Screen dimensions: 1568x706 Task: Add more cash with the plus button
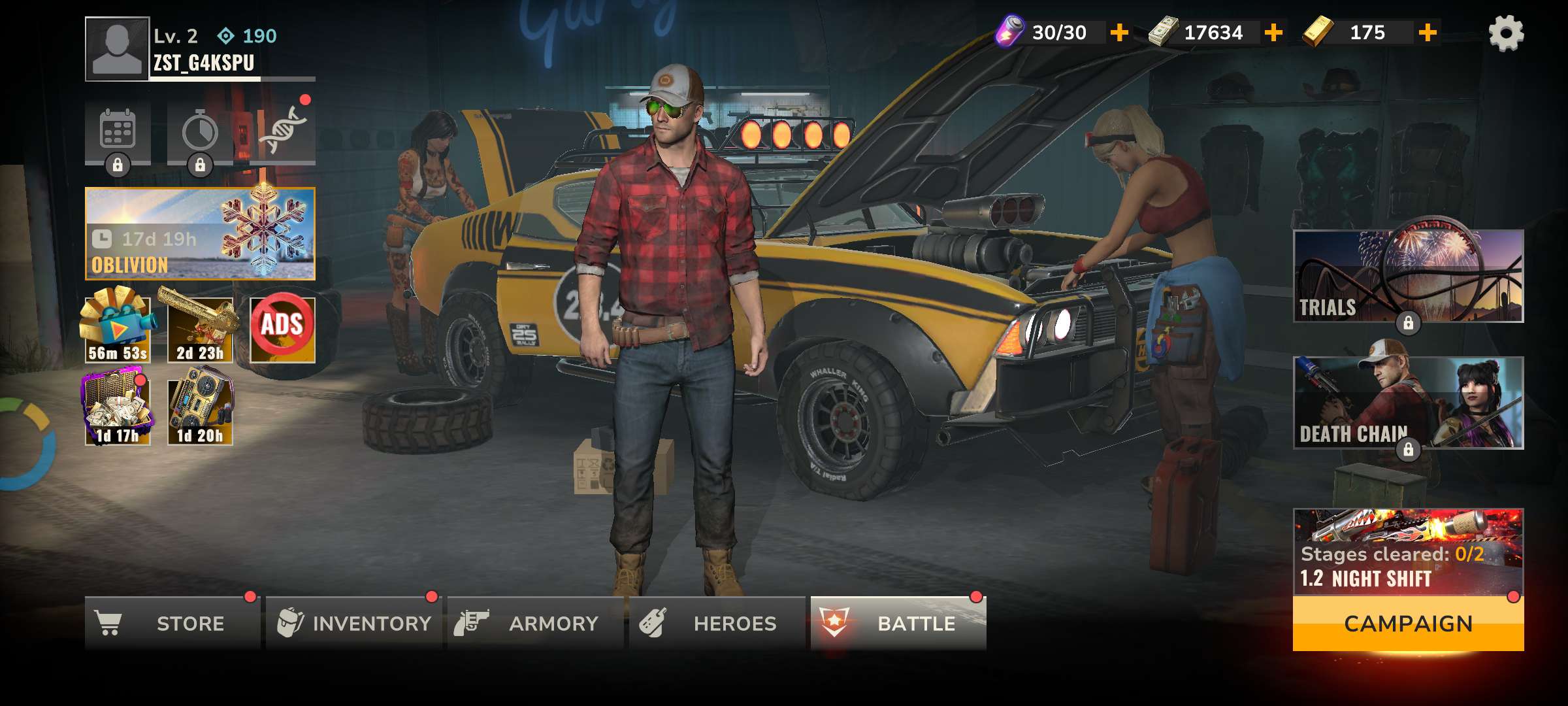point(1273,33)
